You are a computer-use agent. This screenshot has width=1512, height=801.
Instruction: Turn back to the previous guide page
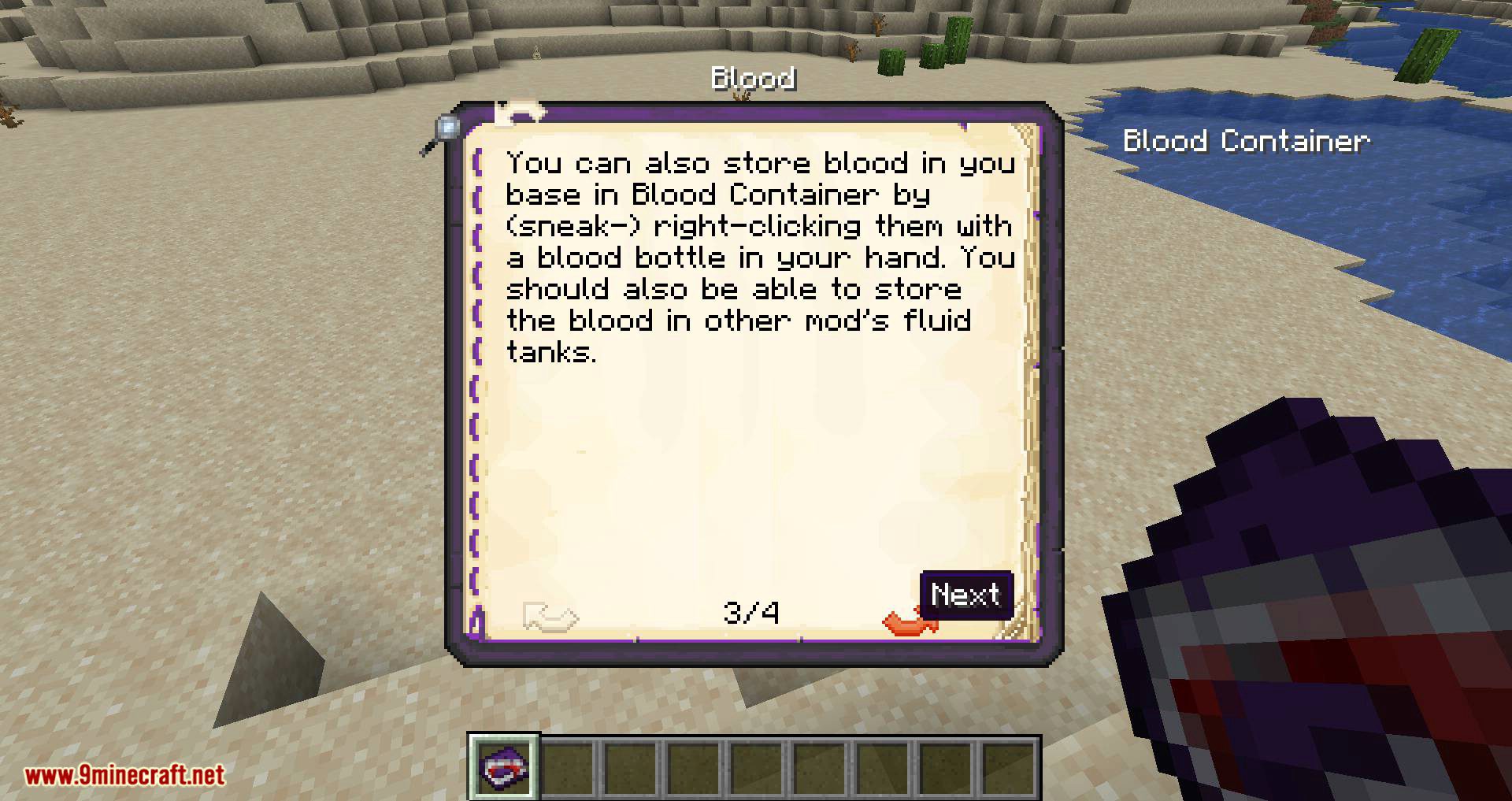pos(550,616)
